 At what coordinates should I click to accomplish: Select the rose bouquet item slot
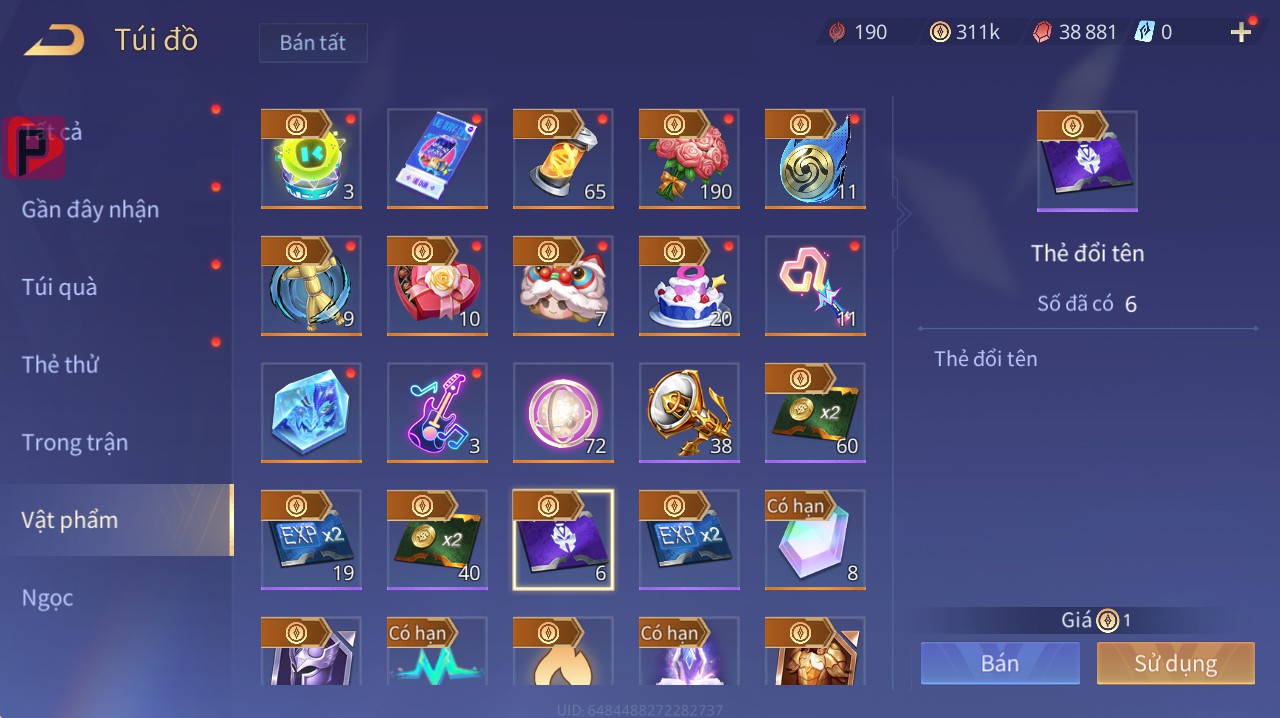pos(689,158)
